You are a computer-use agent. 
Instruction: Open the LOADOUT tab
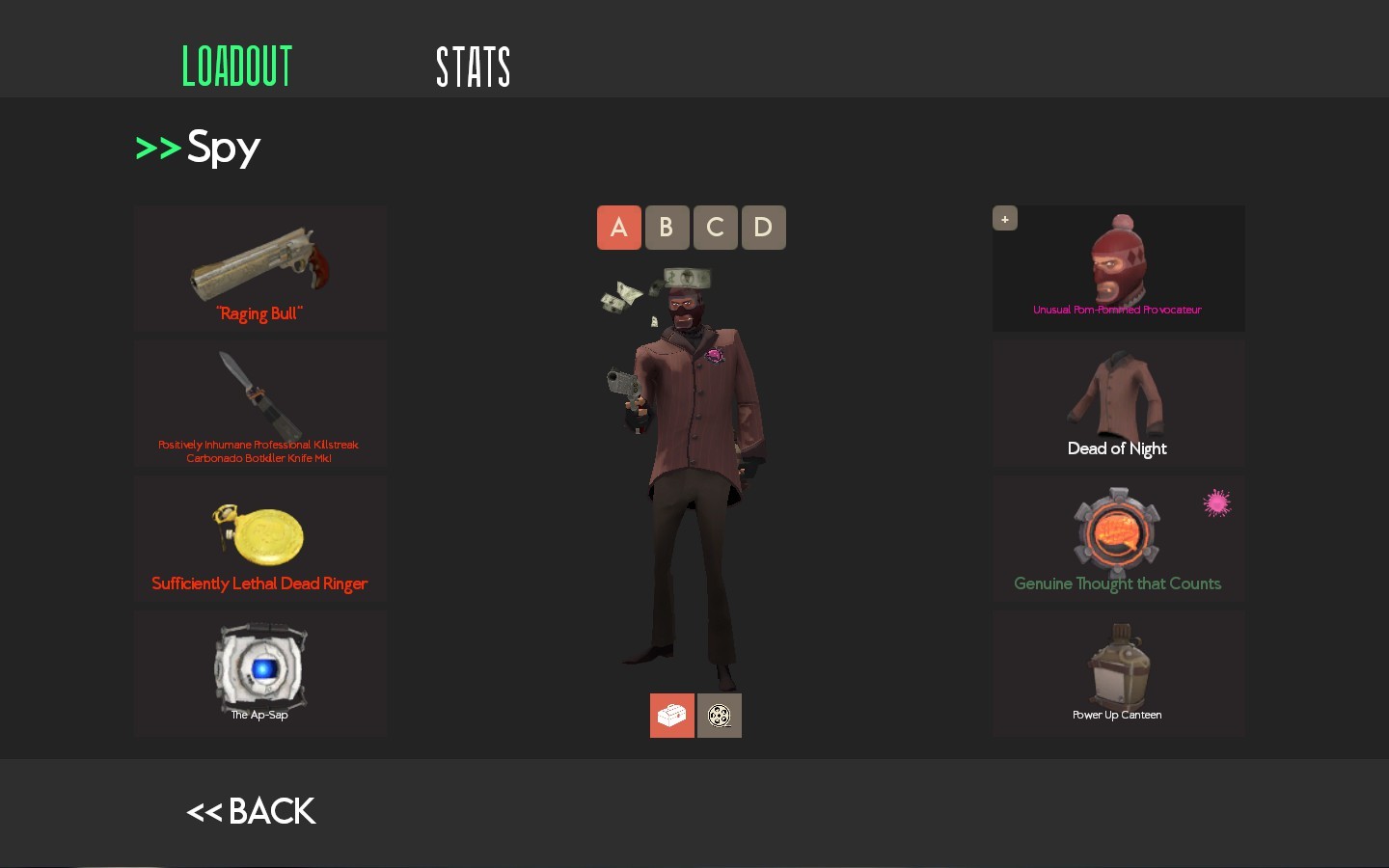pos(236,67)
